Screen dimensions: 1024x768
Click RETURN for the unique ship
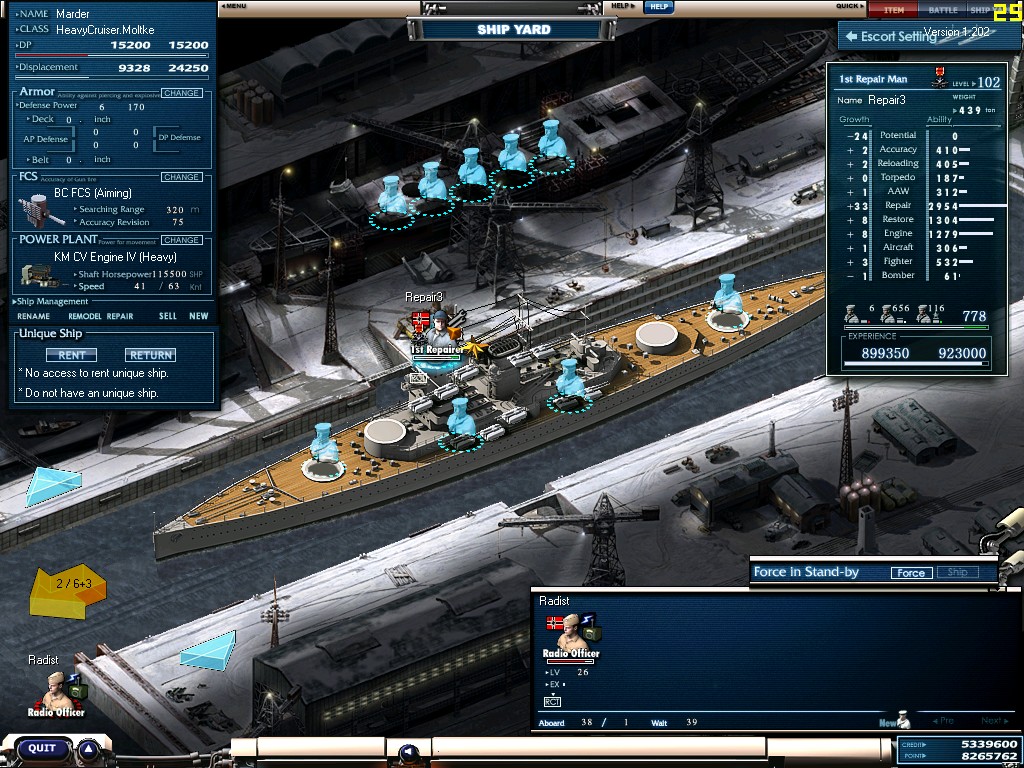(150, 355)
